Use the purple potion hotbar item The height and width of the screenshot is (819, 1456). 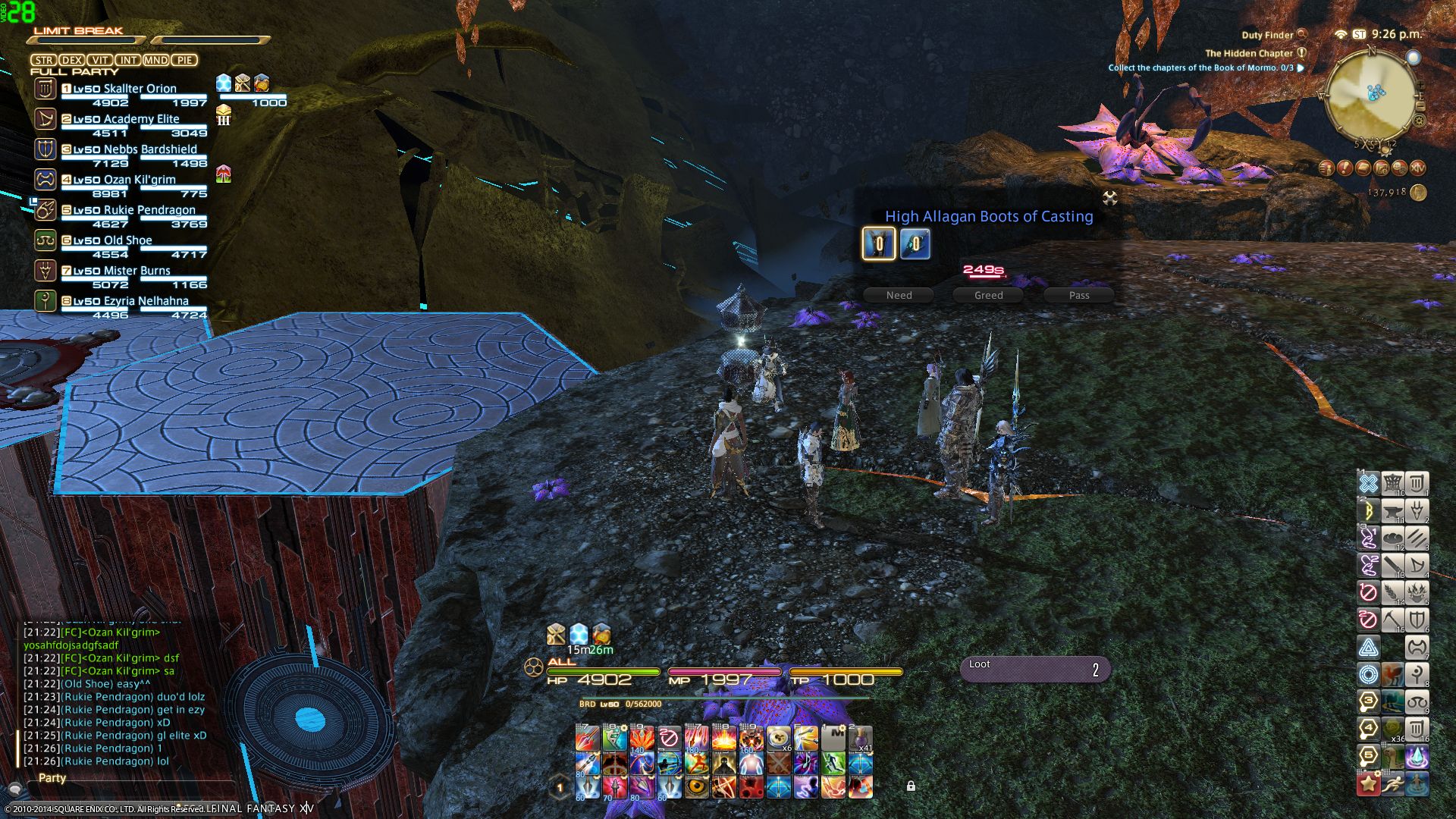[x=861, y=738]
